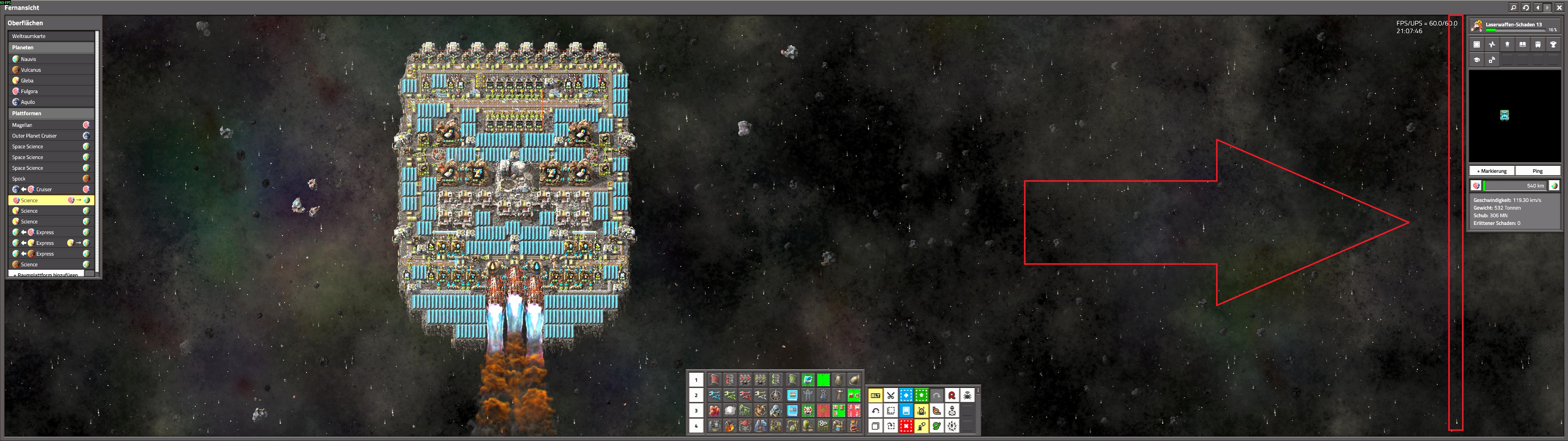Select quickbar row number 1
Screen dimensions: 1568x441
(696, 379)
